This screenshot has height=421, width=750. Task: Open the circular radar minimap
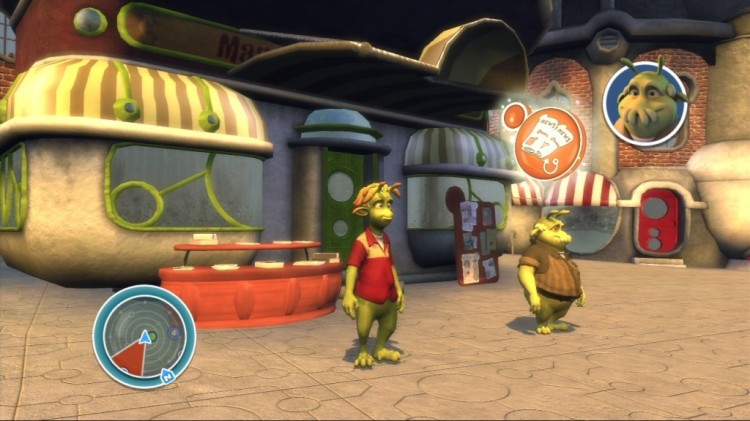(x=144, y=337)
